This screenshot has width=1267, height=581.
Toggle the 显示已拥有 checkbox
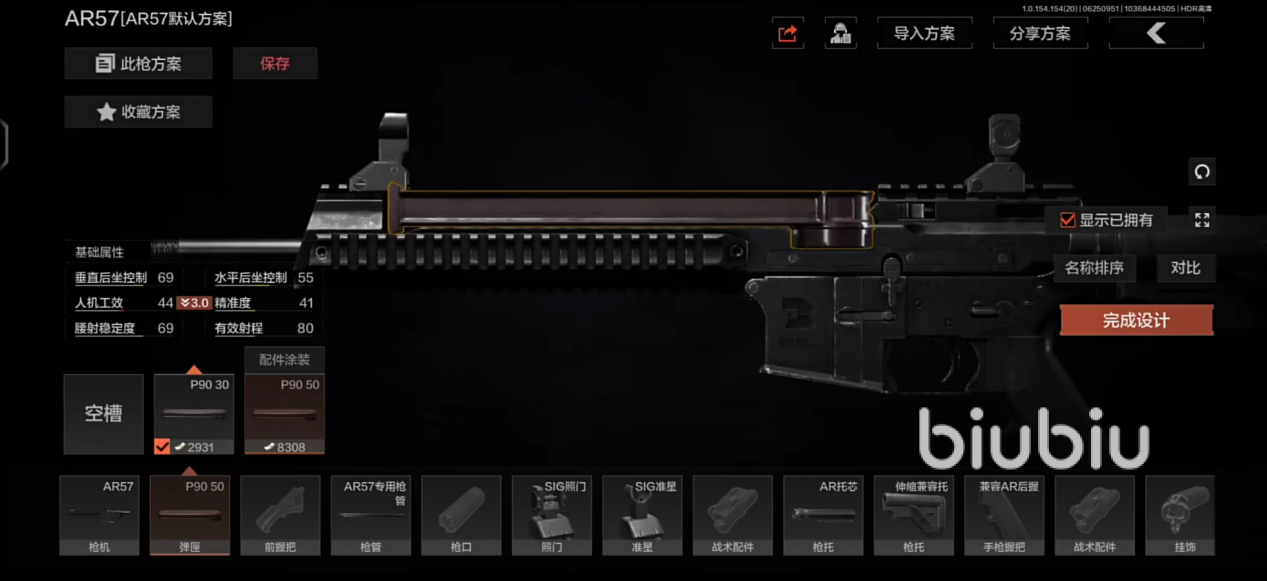coord(1068,220)
